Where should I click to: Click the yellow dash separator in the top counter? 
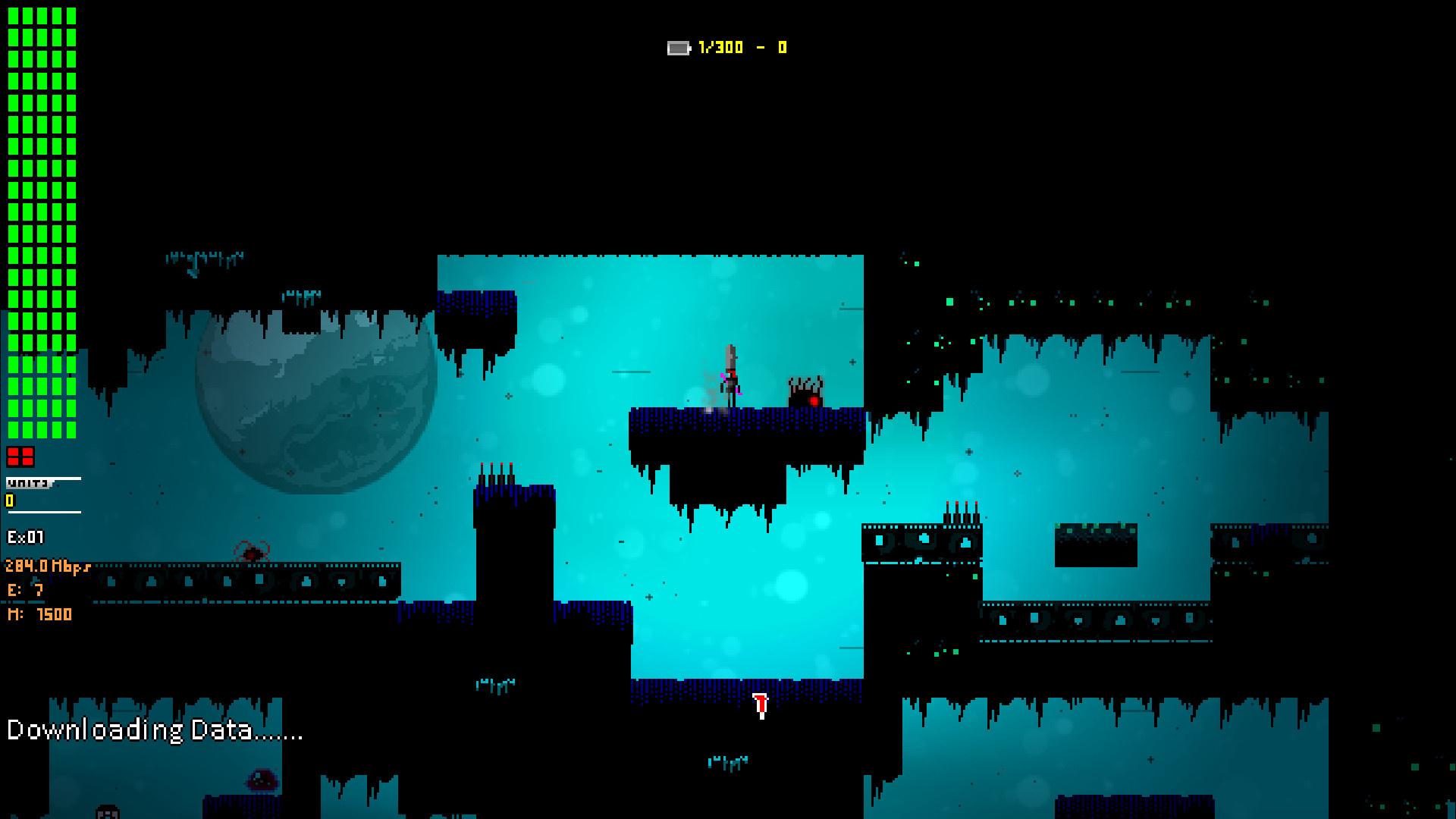pyautogui.click(x=761, y=47)
